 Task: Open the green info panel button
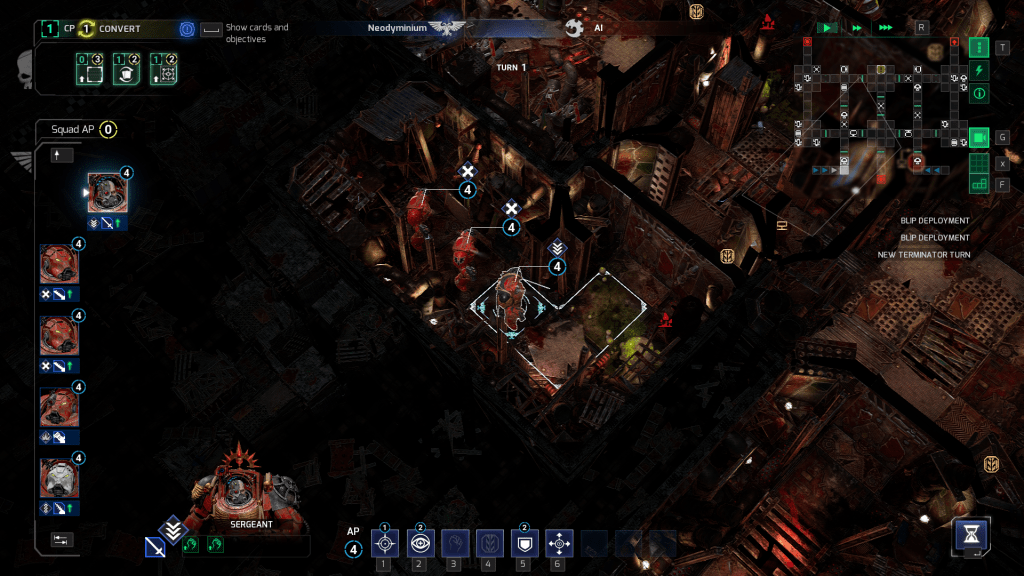point(979,94)
